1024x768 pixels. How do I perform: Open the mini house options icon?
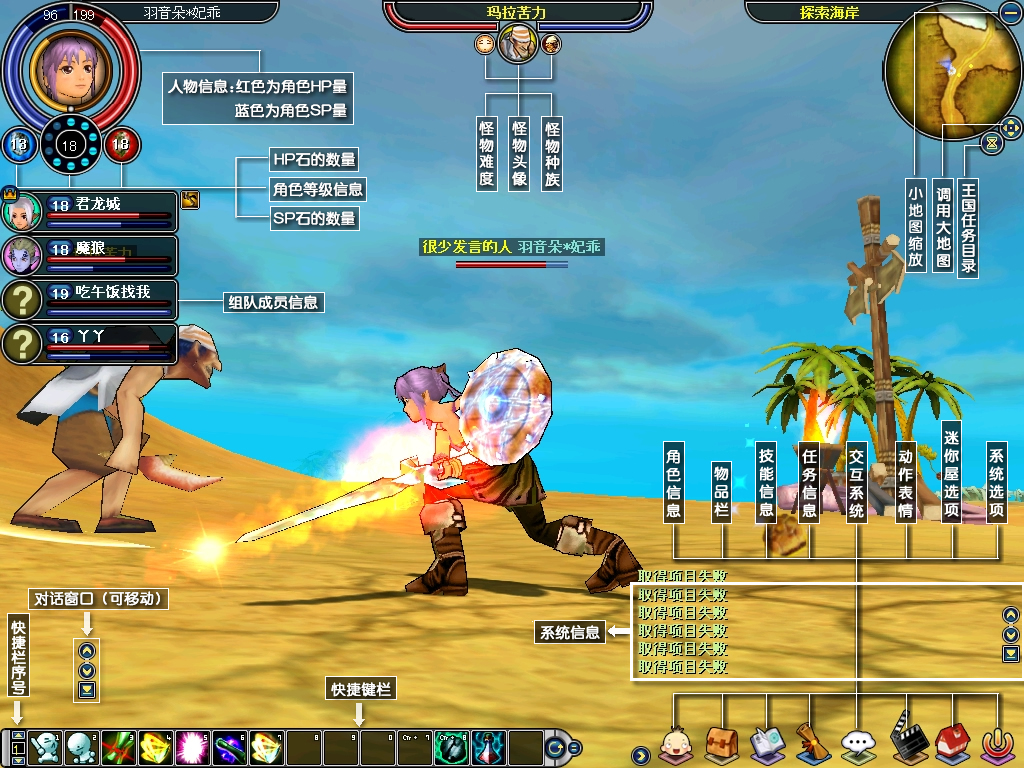(952, 745)
